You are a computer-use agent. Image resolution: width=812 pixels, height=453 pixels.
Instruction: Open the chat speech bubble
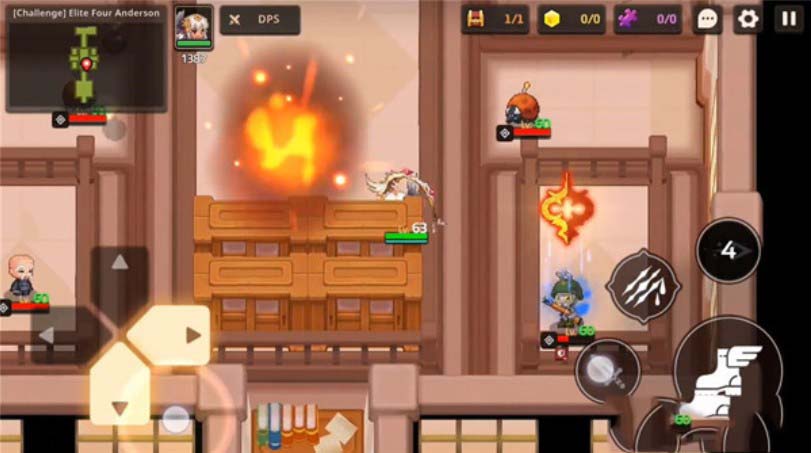pyautogui.click(x=707, y=19)
